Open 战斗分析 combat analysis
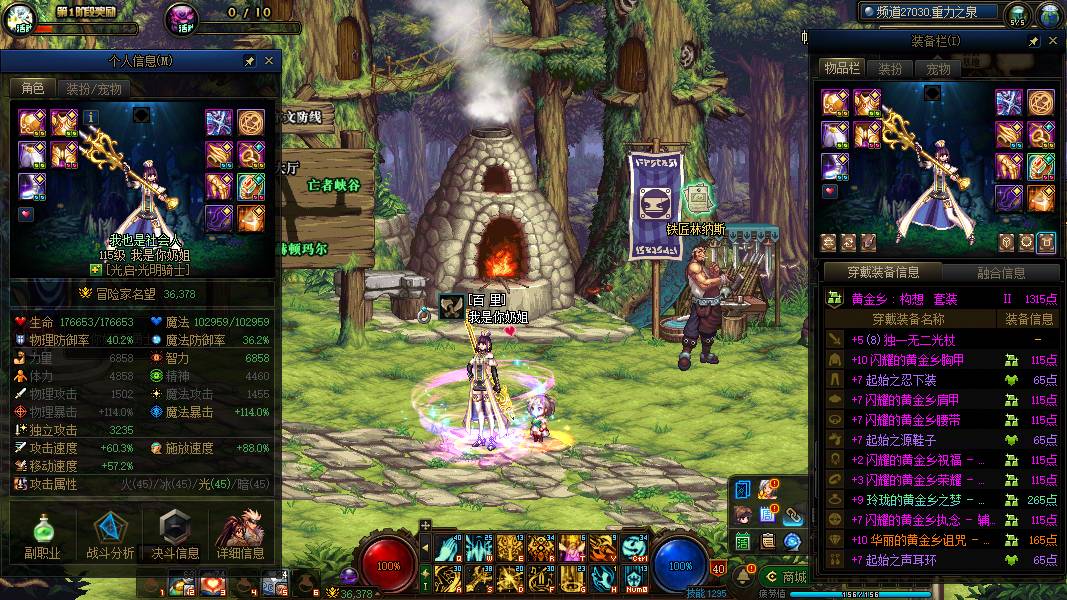 click(109, 535)
